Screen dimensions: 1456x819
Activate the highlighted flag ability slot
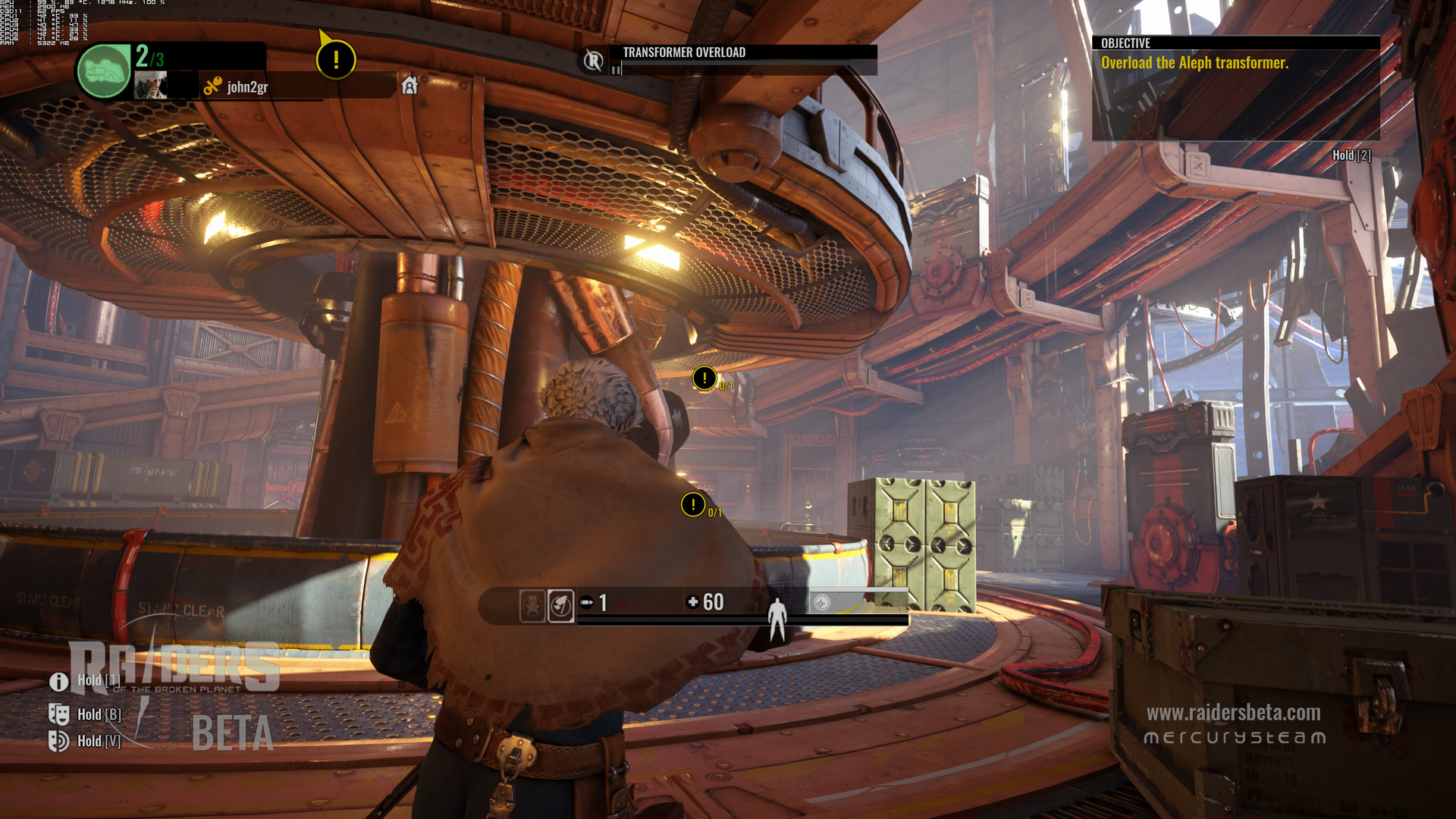(561, 605)
